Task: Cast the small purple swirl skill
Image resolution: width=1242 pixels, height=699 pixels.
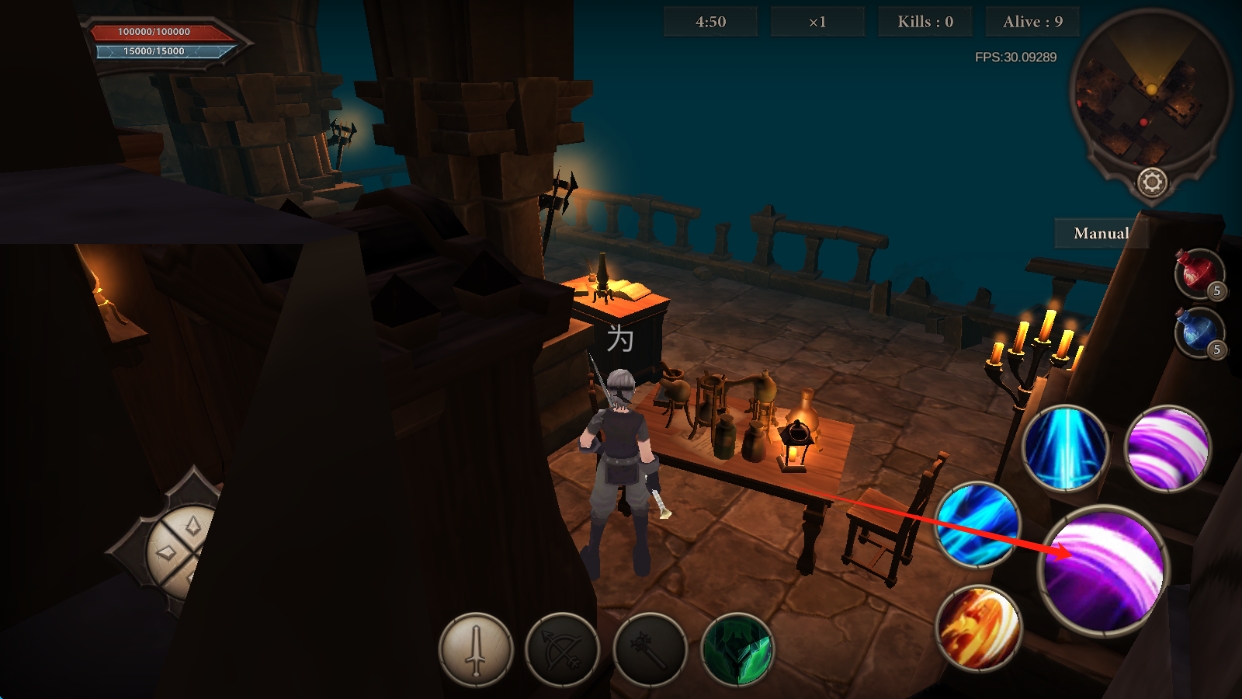Action: coord(1168,449)
